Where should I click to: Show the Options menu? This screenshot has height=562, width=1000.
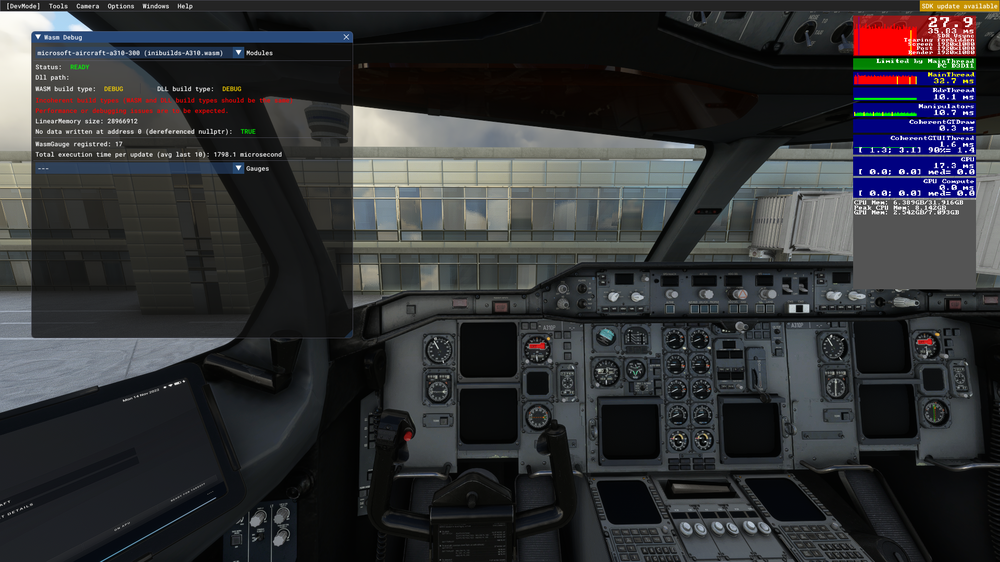point(121,6)
